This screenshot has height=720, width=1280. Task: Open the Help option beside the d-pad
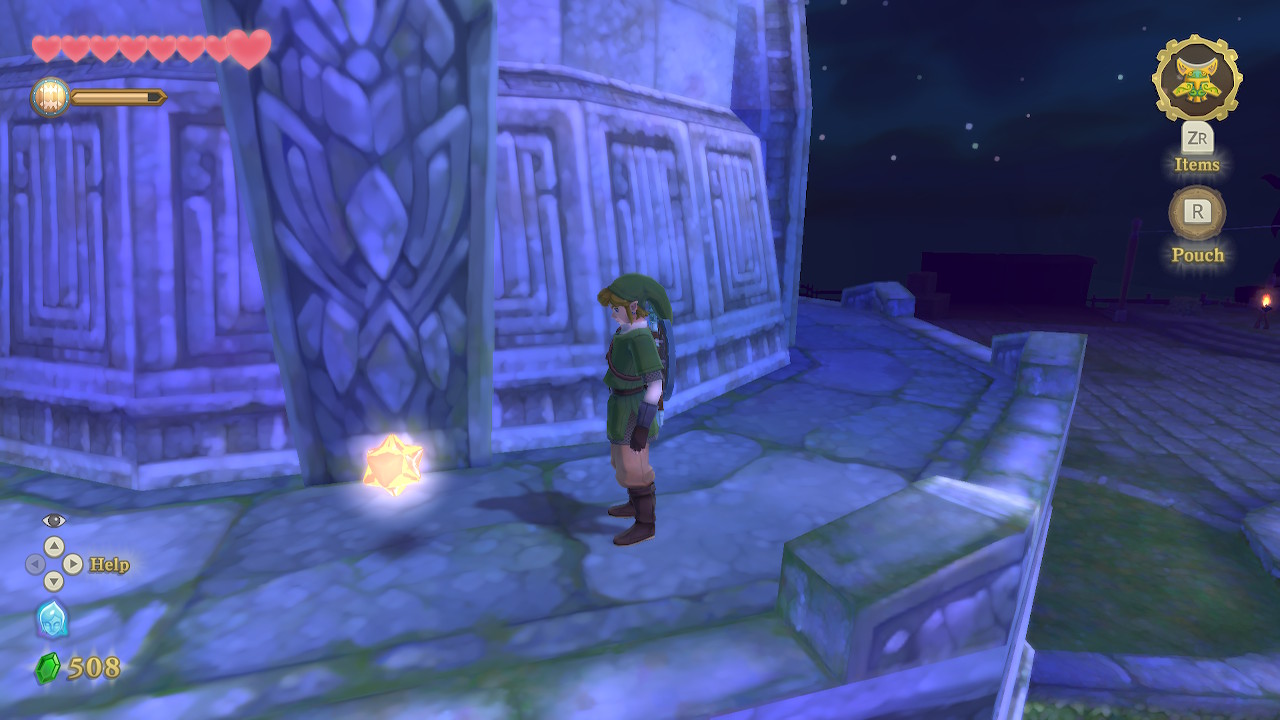point(109,565)
